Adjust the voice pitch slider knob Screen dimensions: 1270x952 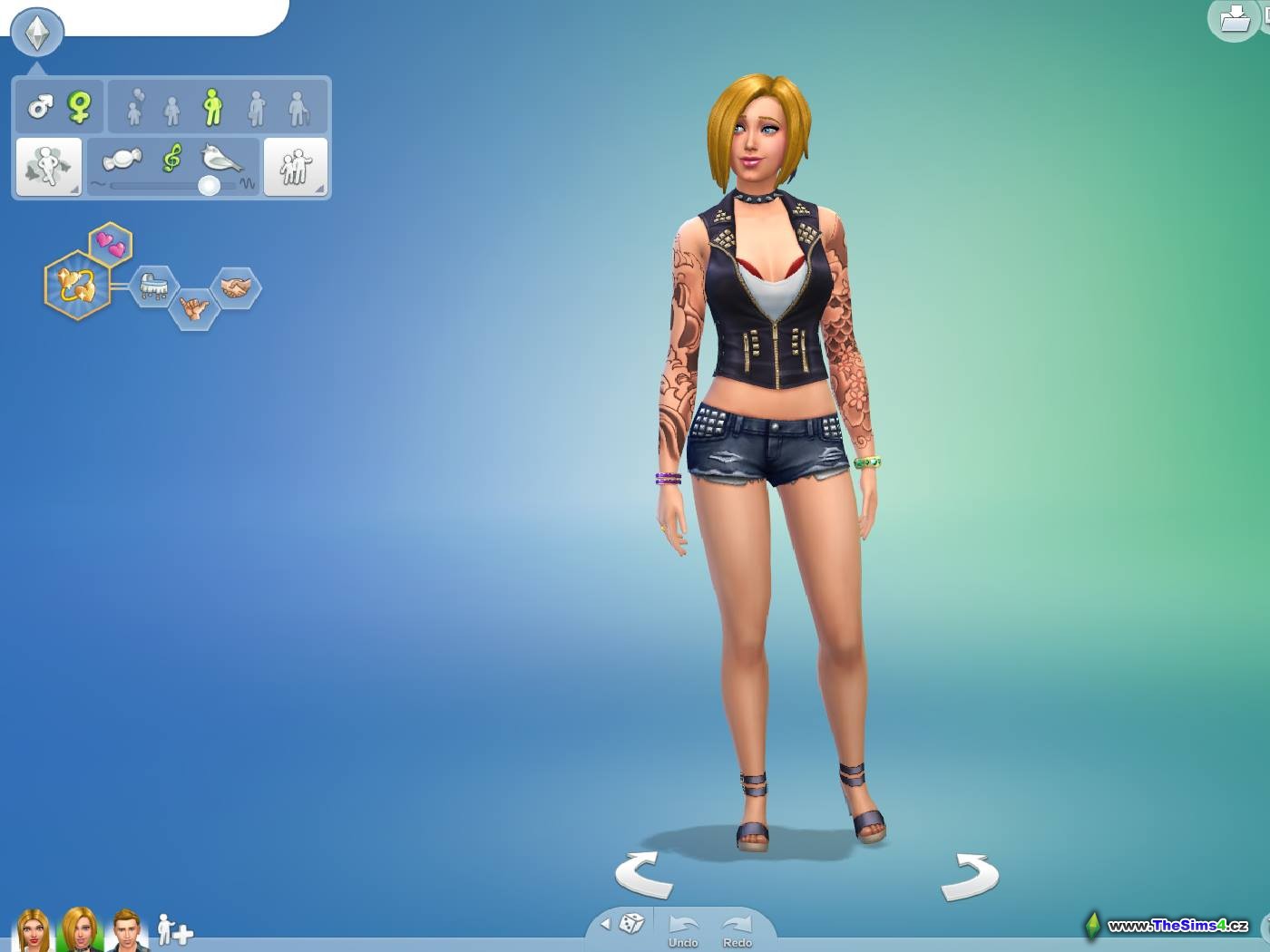[x=210, y=186]
